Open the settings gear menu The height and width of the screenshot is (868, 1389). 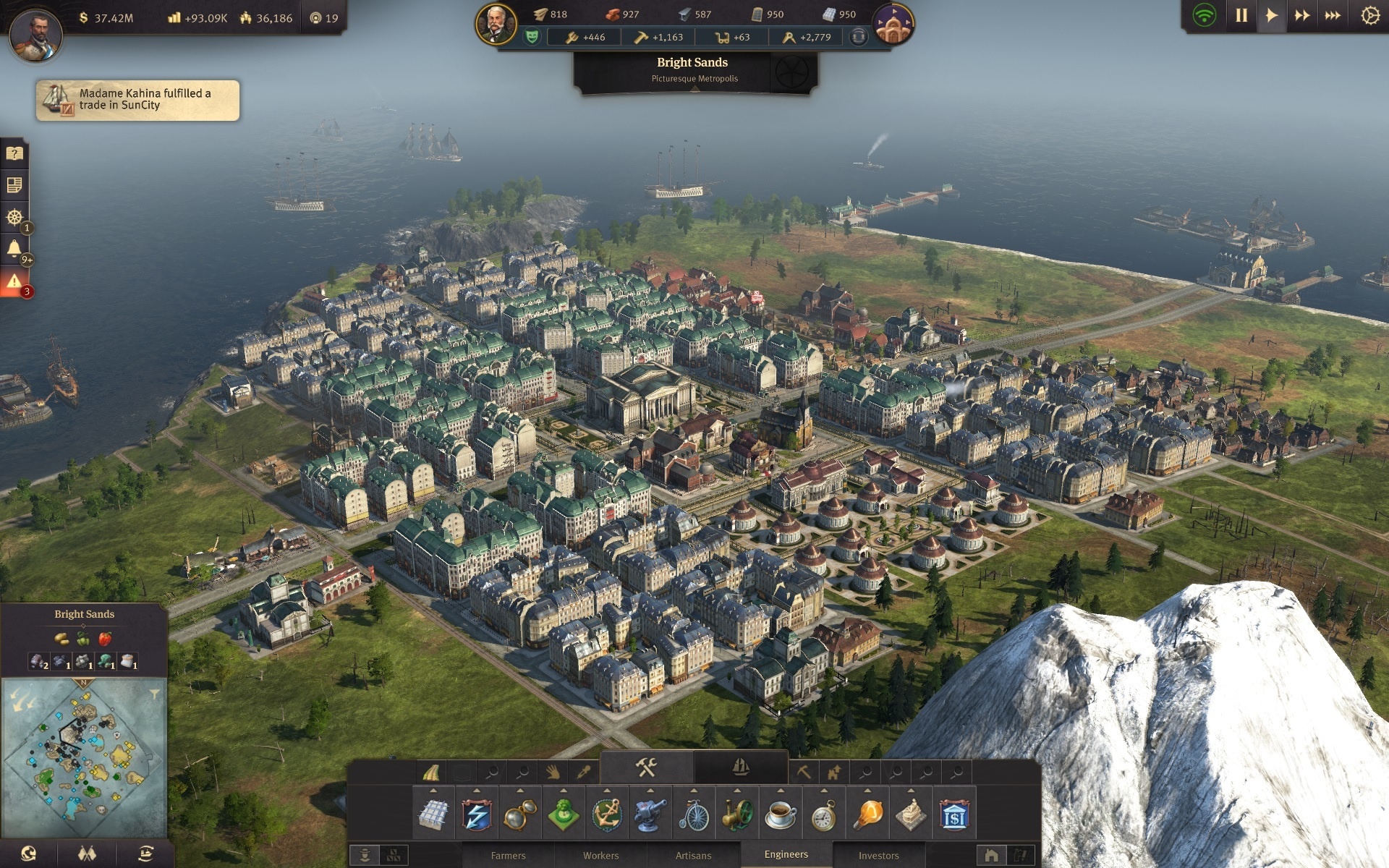point(1369,15)
